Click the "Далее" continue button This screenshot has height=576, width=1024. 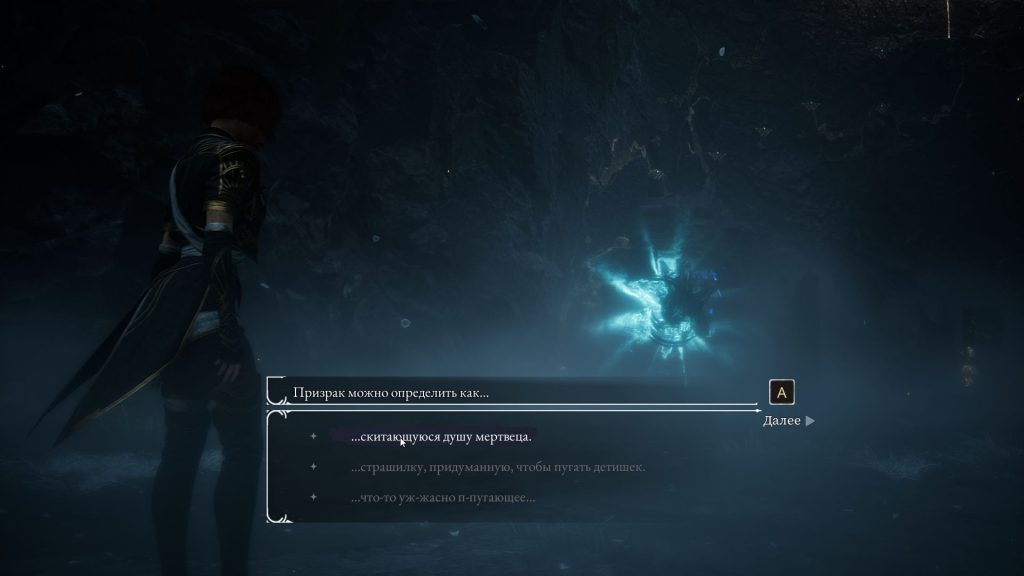(788, 421)
